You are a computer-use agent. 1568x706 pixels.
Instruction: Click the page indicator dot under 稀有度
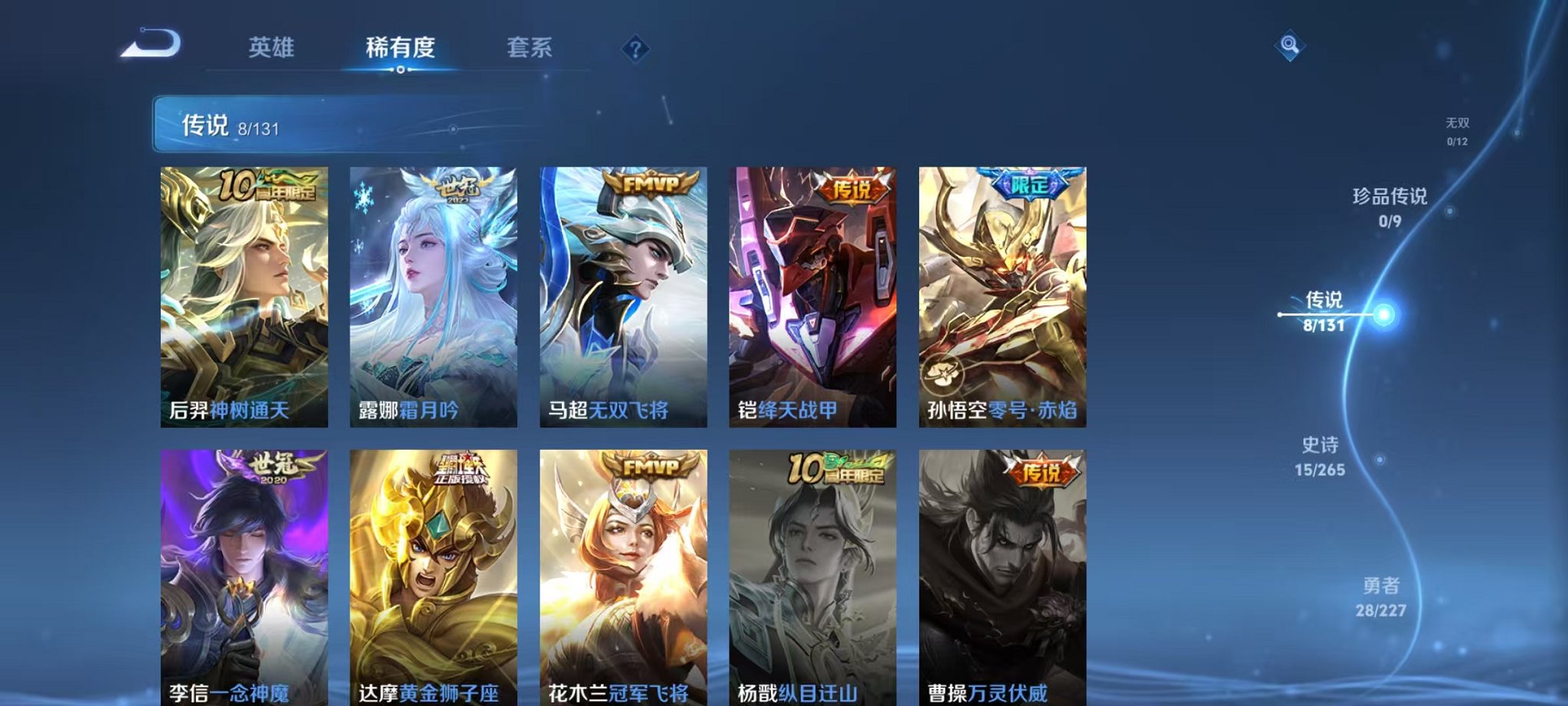click(399, 69)
